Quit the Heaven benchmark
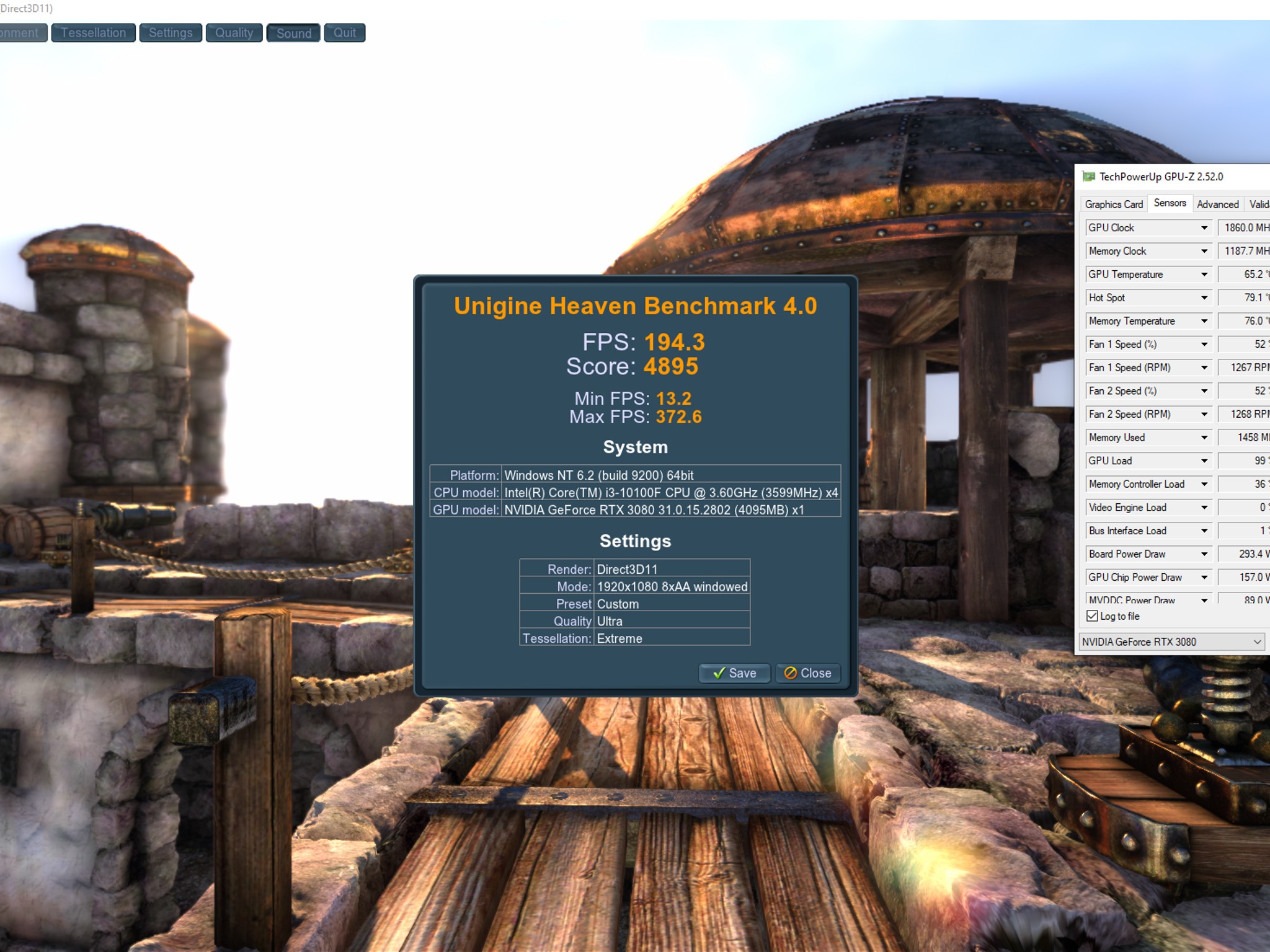The width and height of the screenshot is (1270, 952). (345, 33)
